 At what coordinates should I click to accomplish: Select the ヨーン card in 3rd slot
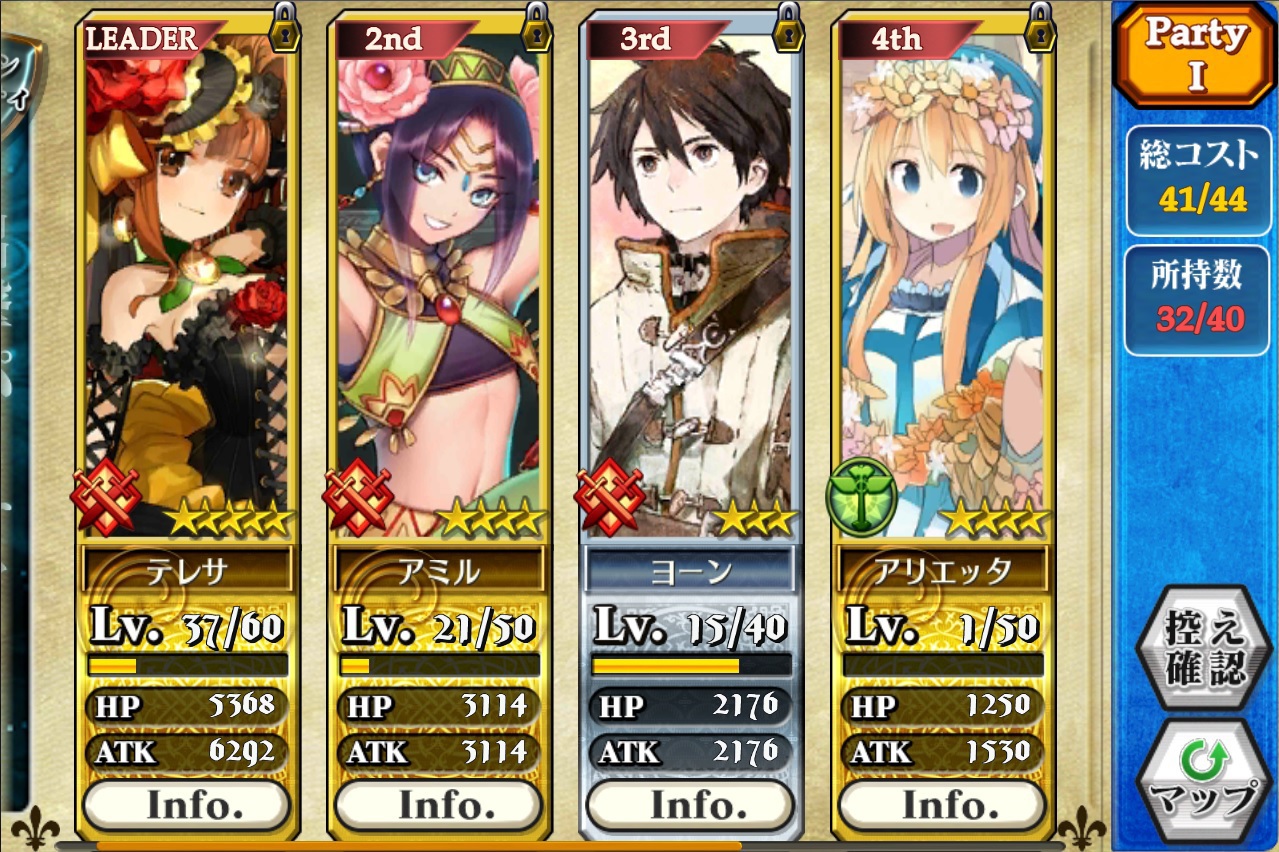pyautogui.click(x=691, y=280)
